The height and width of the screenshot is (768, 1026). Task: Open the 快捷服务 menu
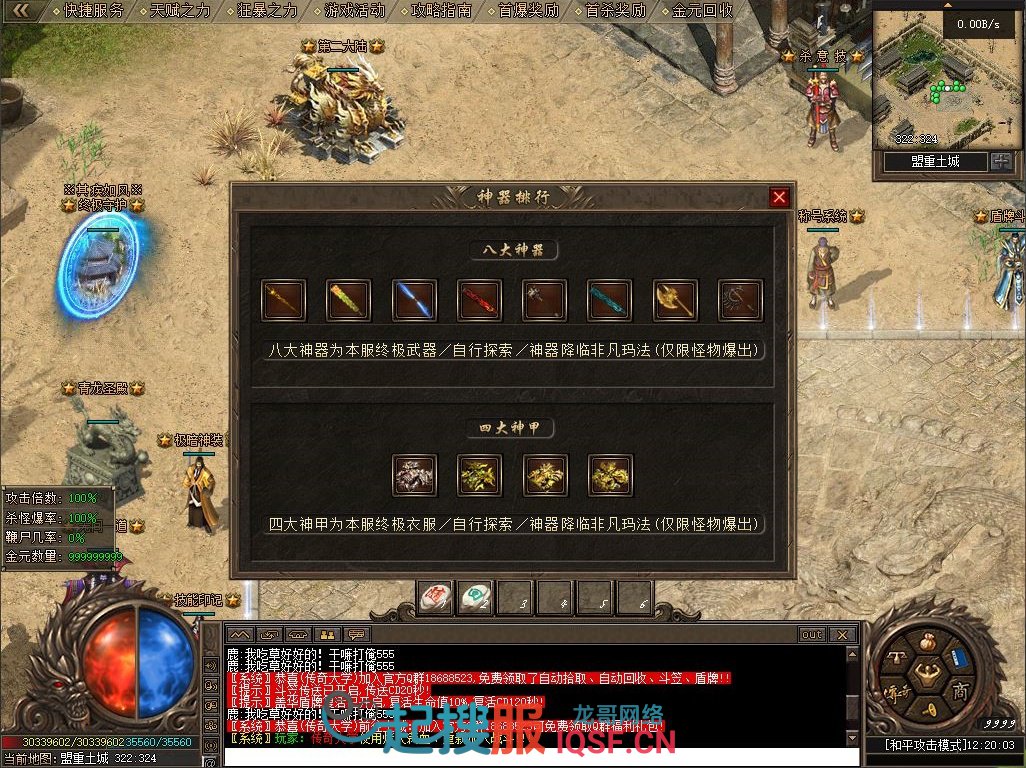(x=94, y=11)
